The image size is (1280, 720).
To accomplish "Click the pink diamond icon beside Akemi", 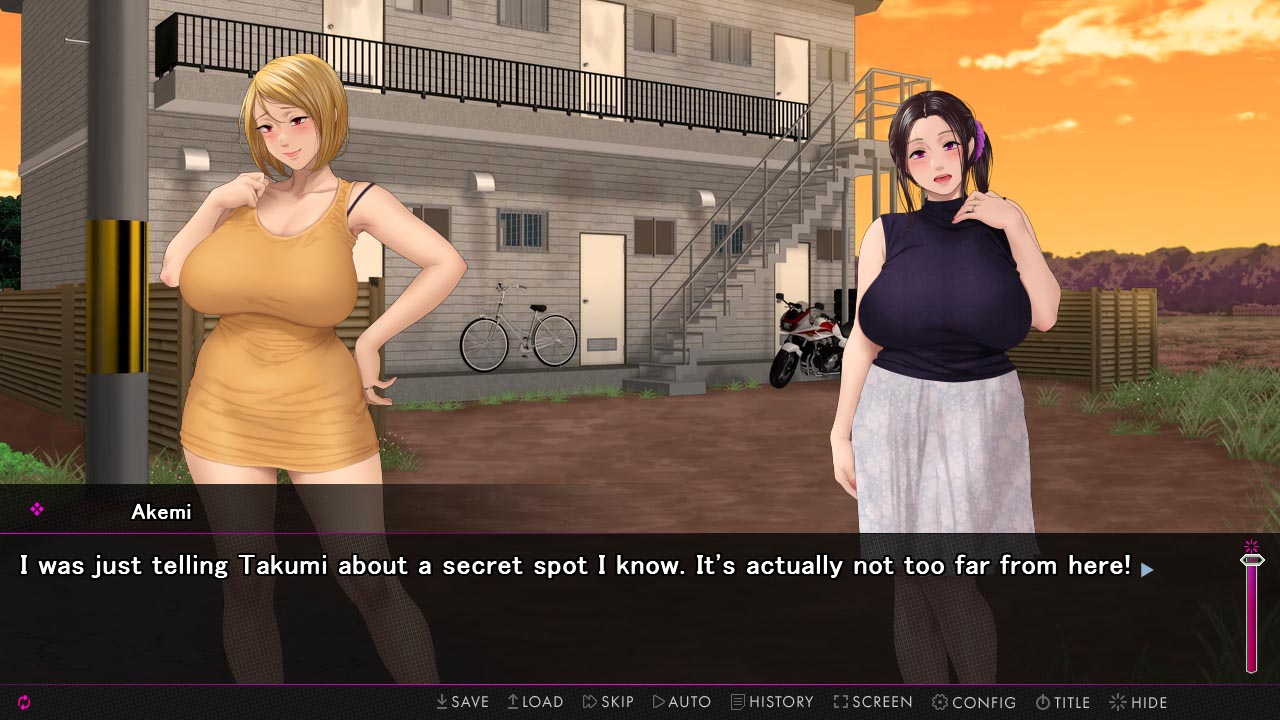I will (37, 510).
